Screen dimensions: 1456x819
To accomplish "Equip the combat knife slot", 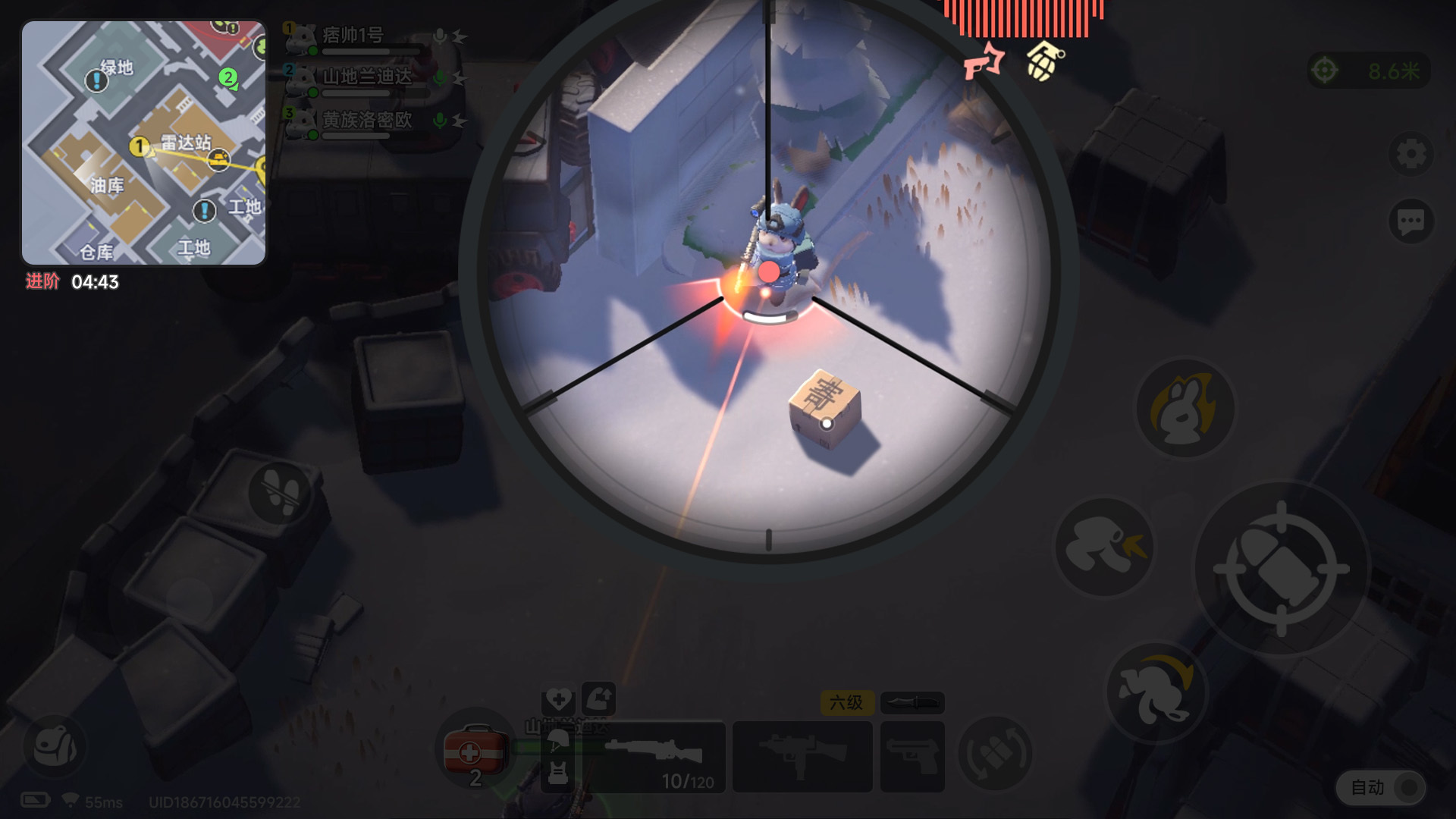I will tap(912, 703).
